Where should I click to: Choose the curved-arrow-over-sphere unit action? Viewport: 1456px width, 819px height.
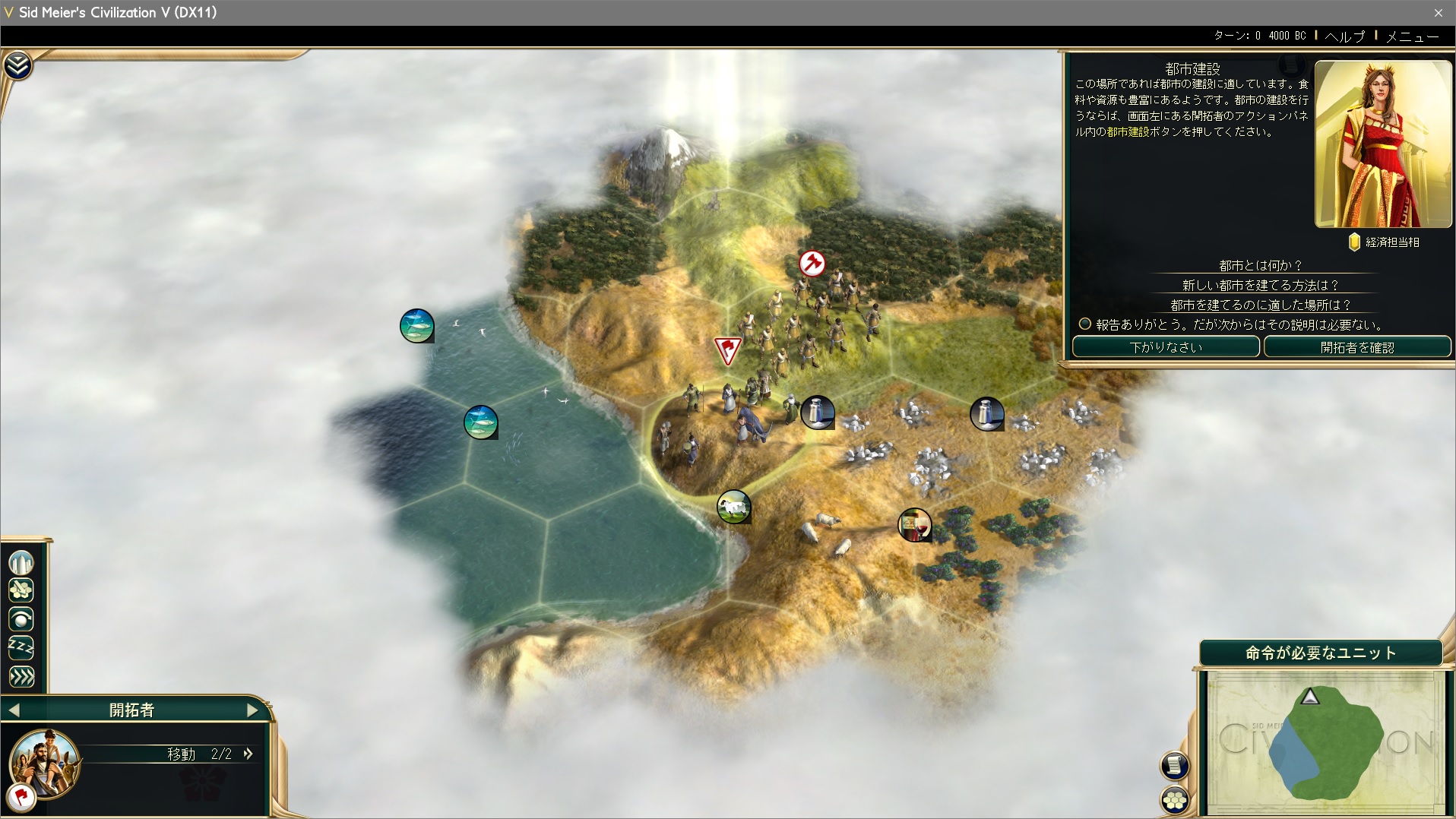(21, 619)
